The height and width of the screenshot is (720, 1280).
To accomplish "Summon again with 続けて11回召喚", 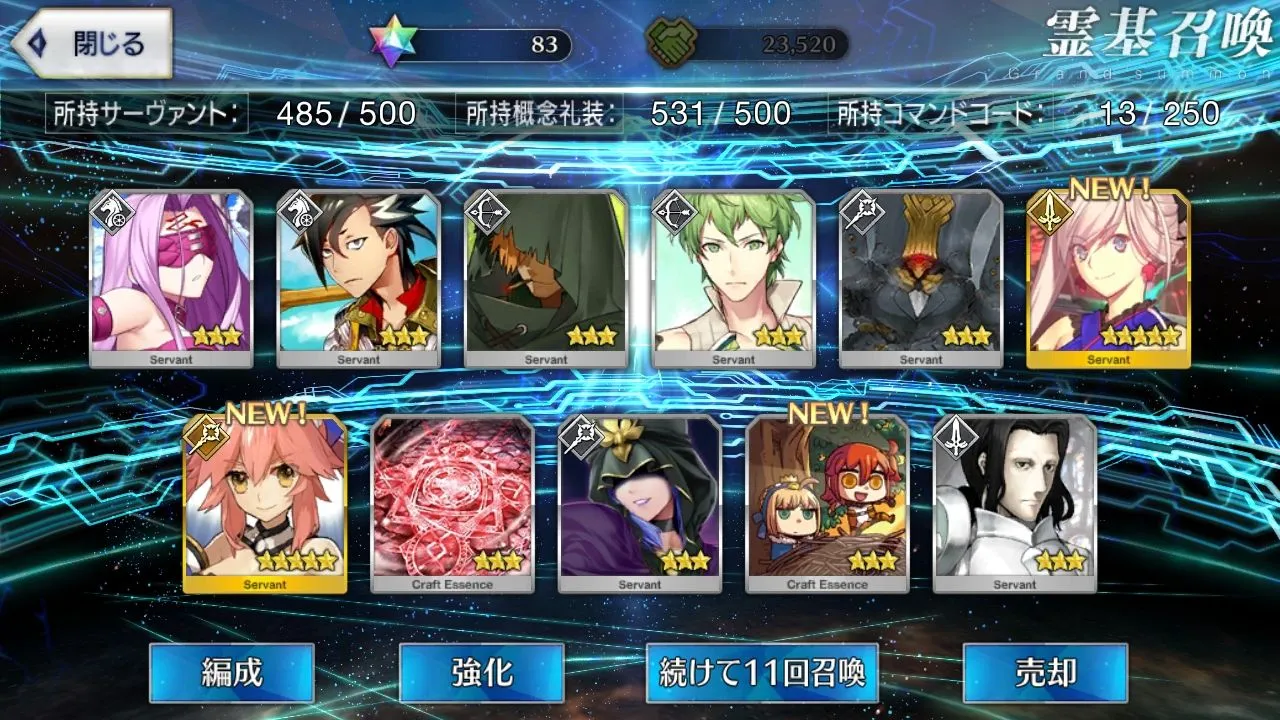I will 762,672.
